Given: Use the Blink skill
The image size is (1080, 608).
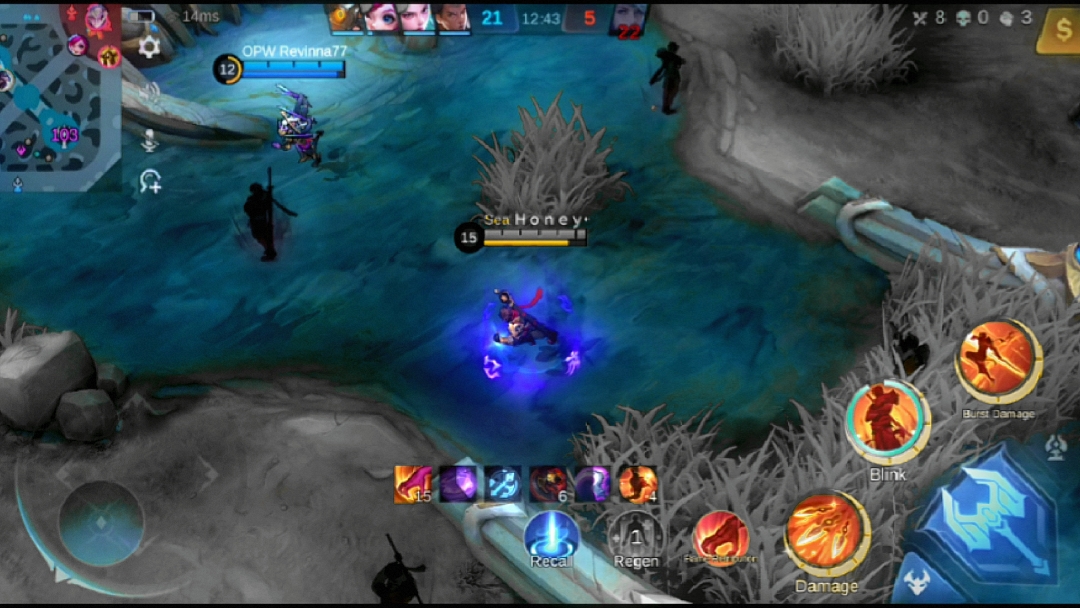Looking at the screenshot, I should (887, 422).
